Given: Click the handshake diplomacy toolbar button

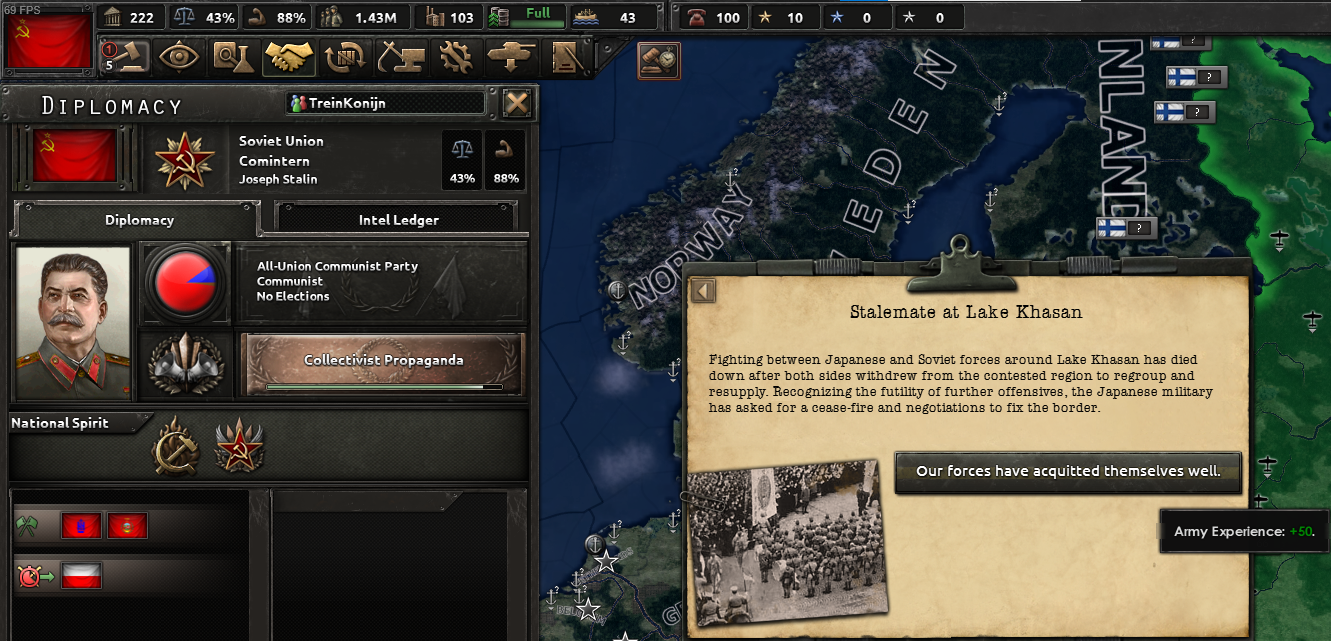Looking at the screenshot, I should pyautogui.click(x=289, y=56).
